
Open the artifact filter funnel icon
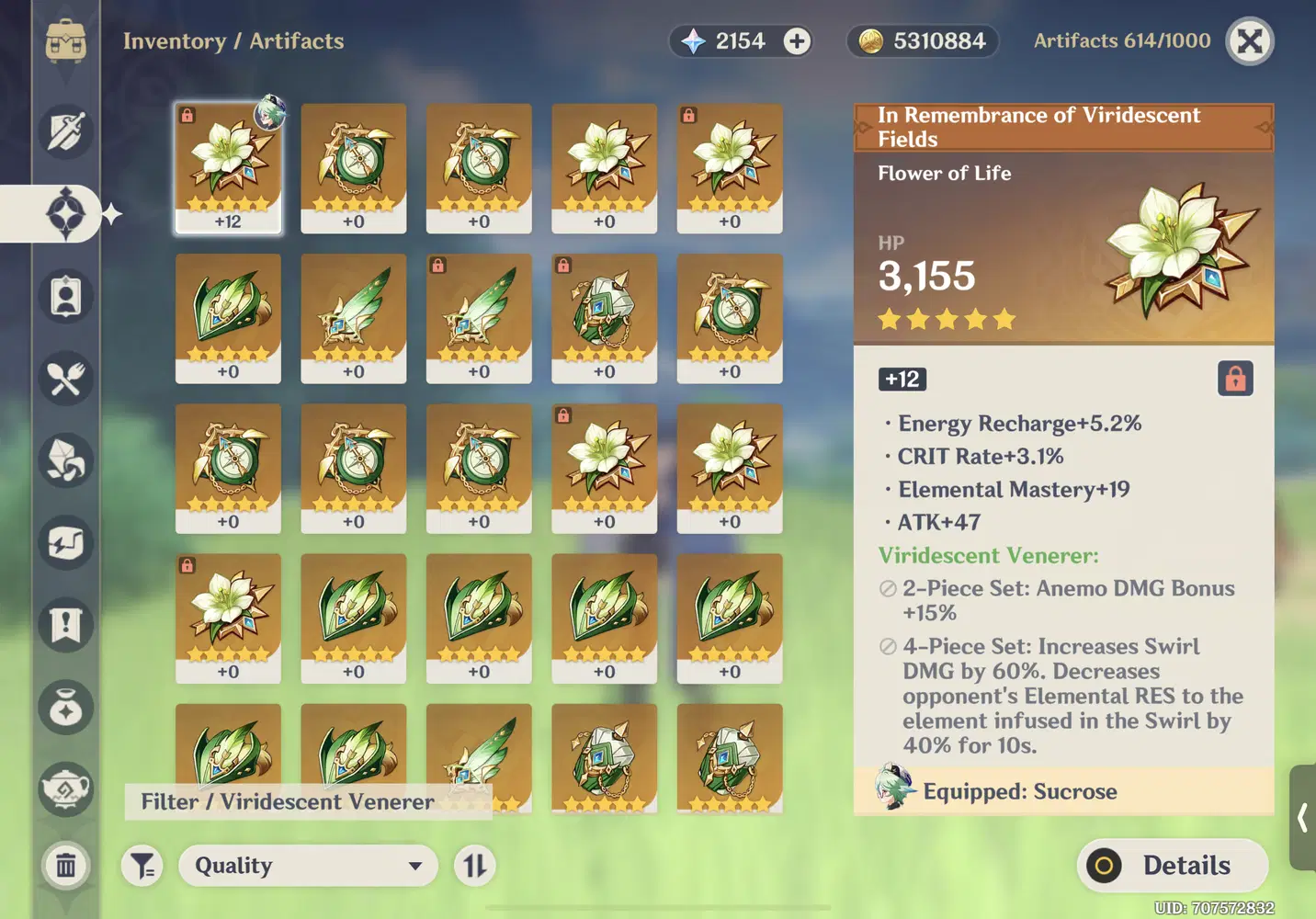[x=142, y=866]
